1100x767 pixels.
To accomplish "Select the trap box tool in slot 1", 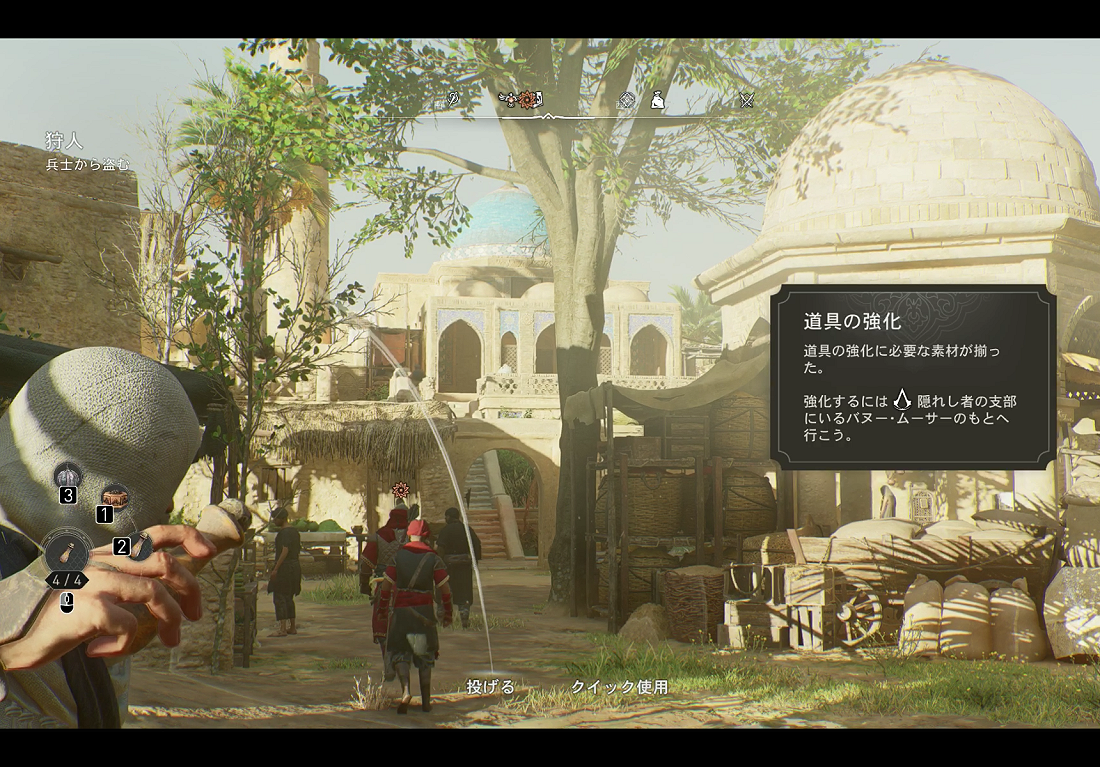I will (x=115, y=495).
